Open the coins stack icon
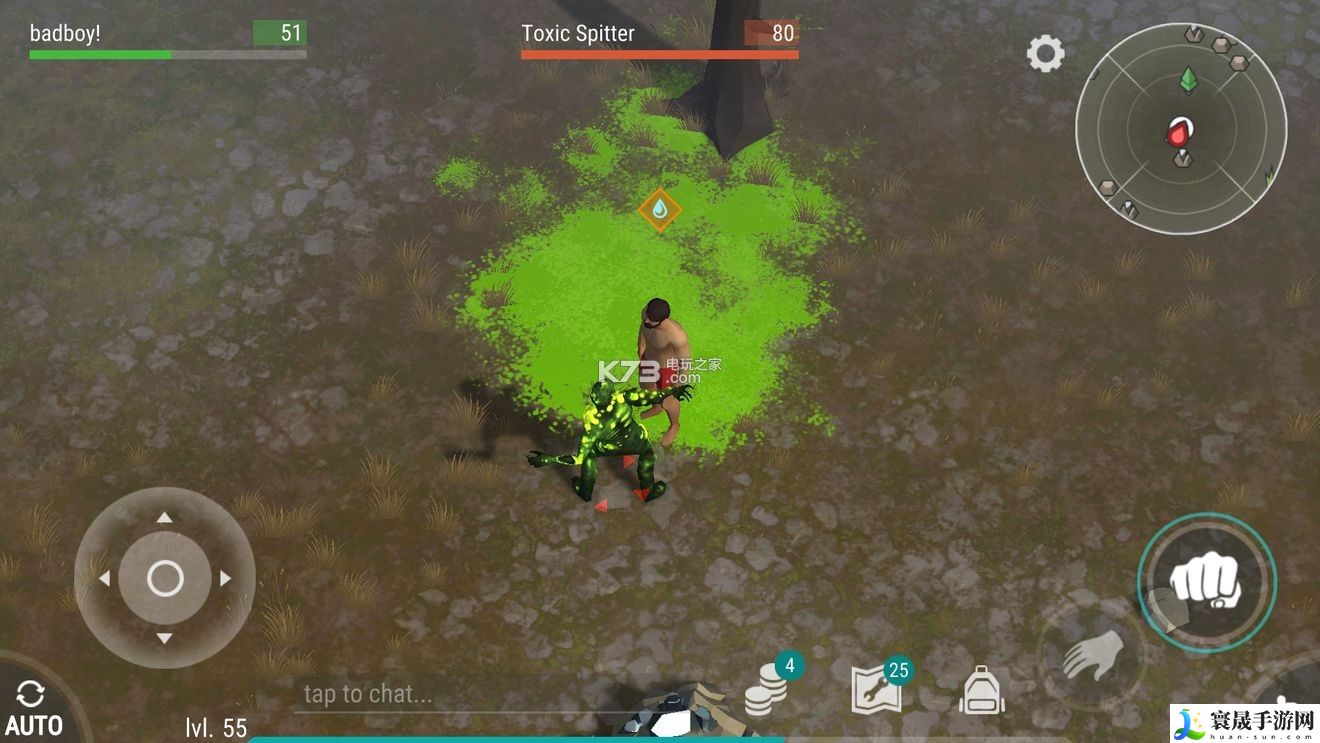 pos(768,687)
